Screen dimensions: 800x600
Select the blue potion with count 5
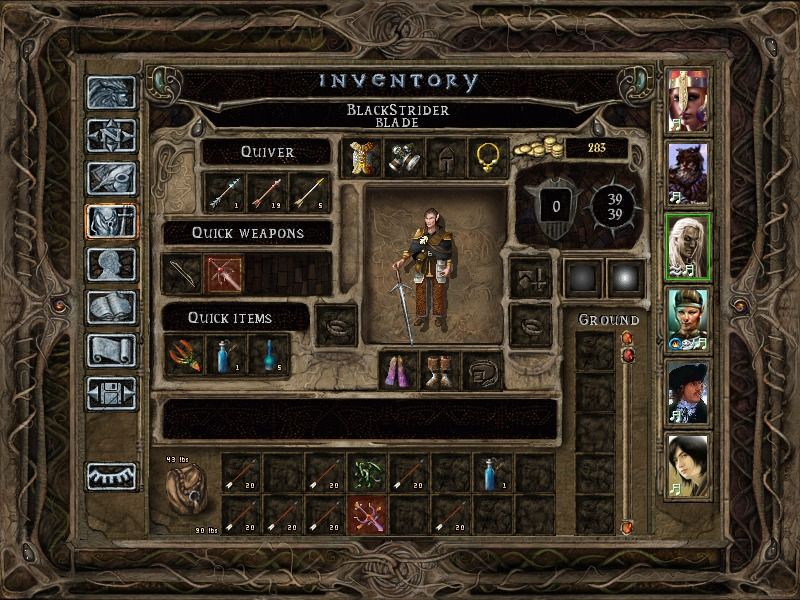[x=266, y=355]
